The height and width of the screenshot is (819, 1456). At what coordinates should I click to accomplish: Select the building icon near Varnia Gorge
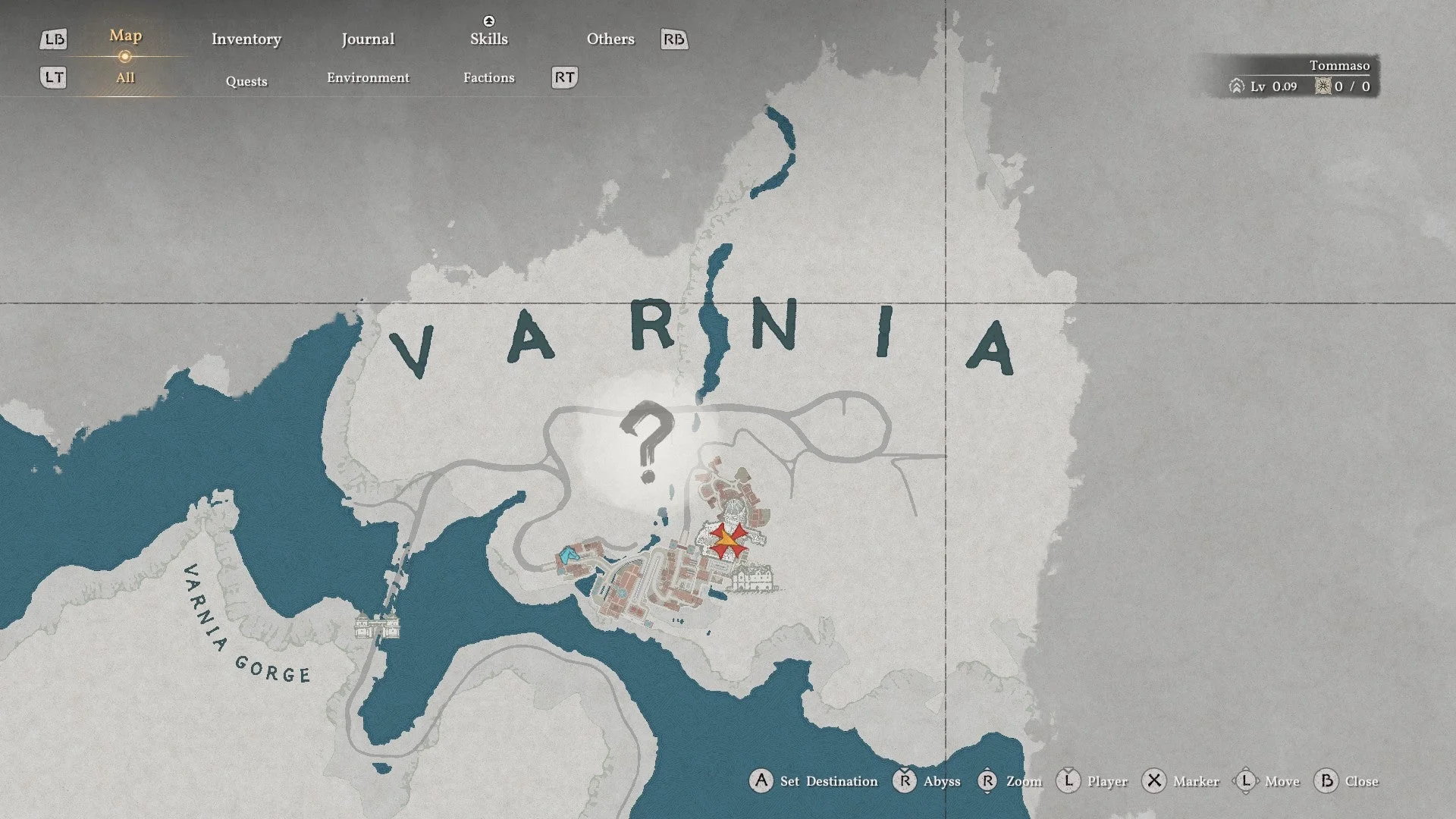pos(377,627)
